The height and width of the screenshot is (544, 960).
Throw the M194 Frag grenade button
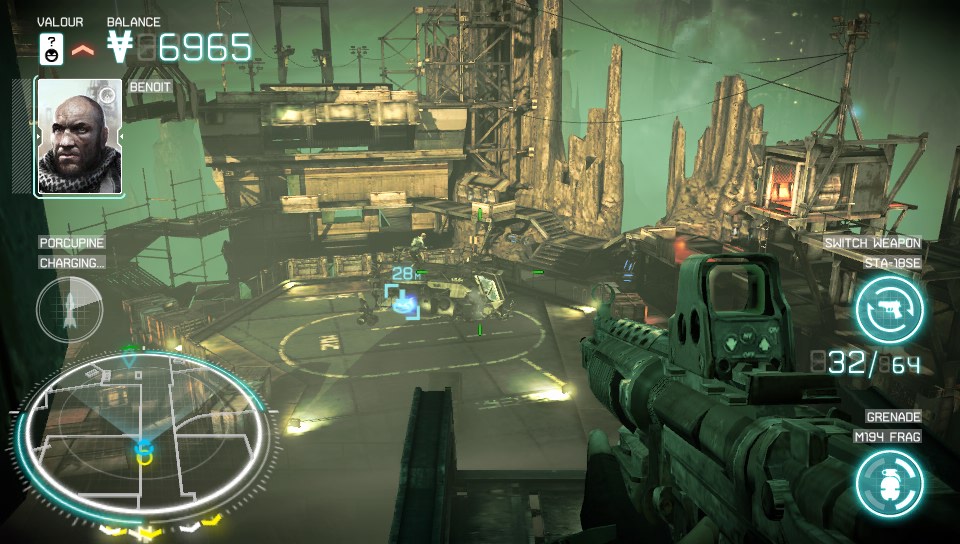pos(889,483)
